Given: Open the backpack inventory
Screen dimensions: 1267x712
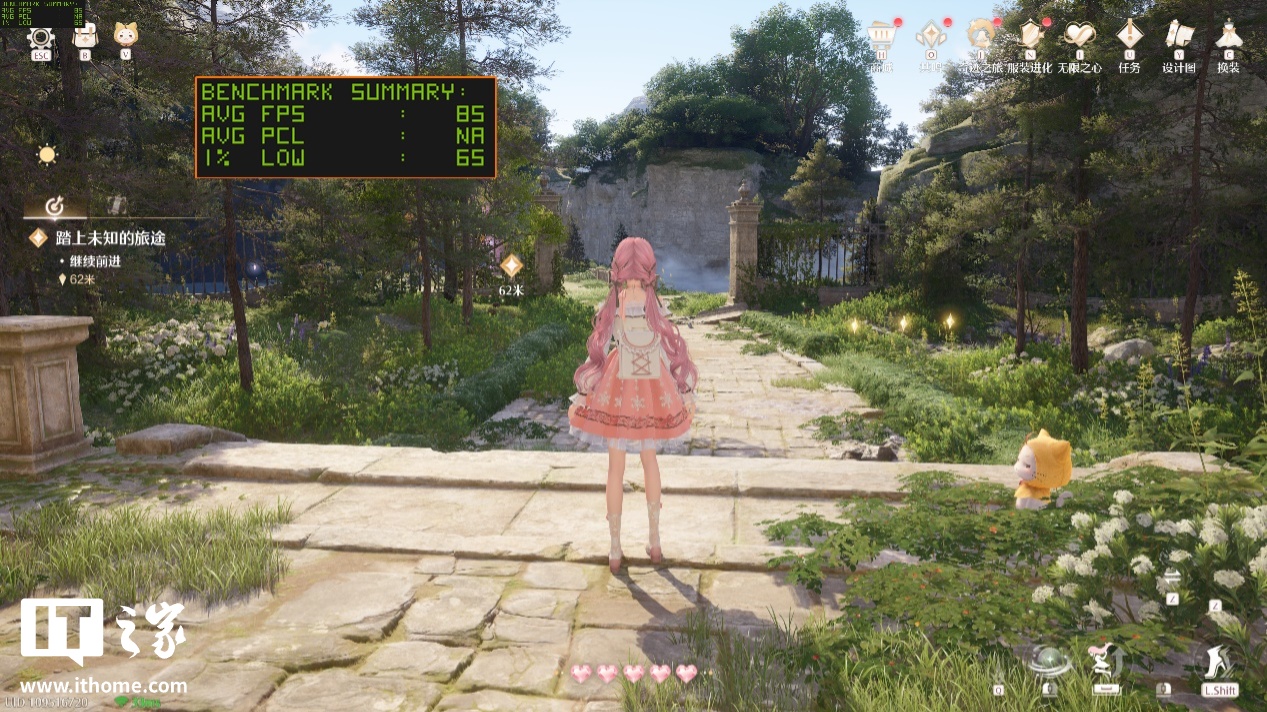Looking at the screenshot, I should (85, 37).
